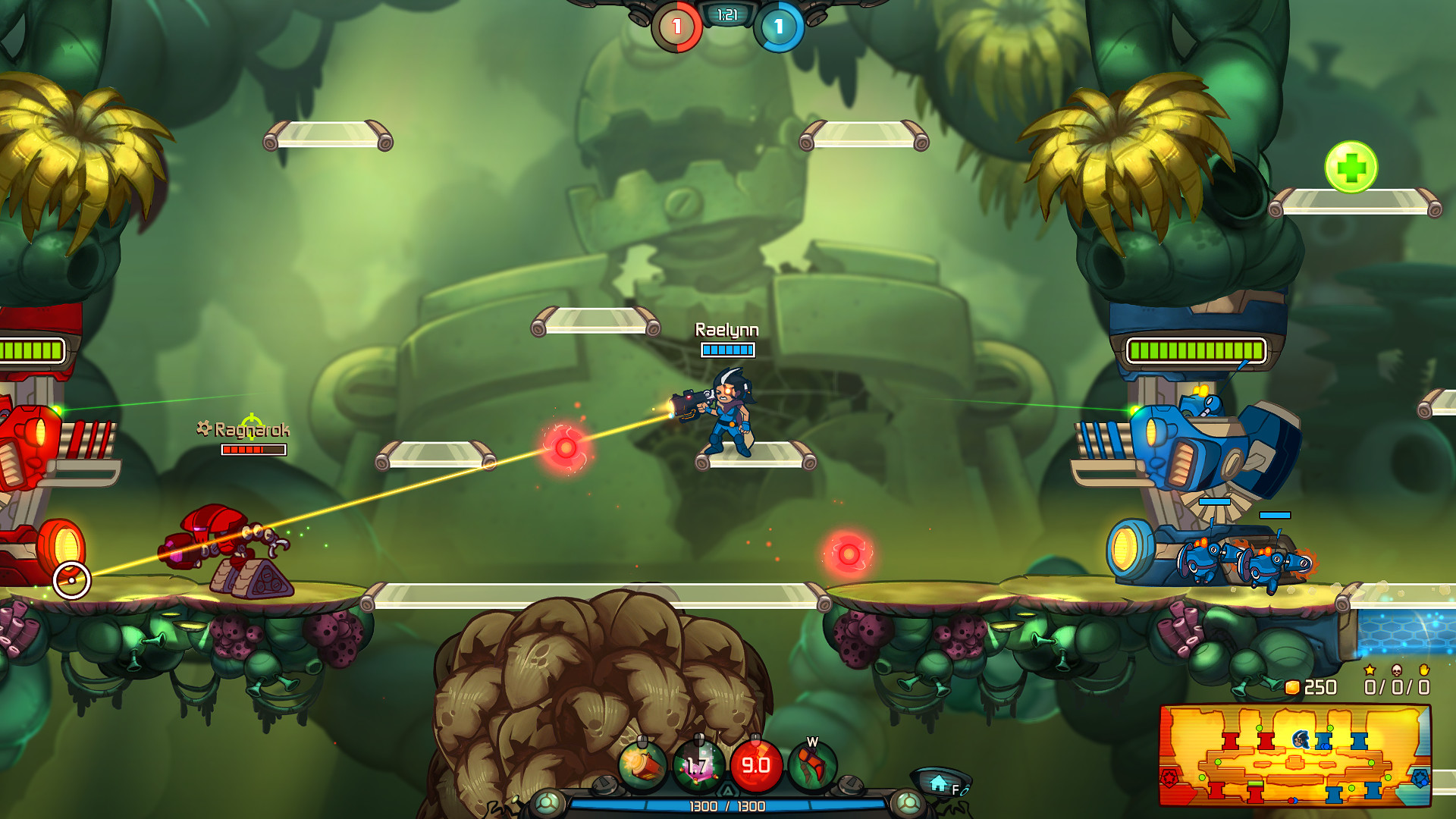Click Ragnarok's gear nameplate icon
The width and height of the screenshot is (1456, 819).
203,429
